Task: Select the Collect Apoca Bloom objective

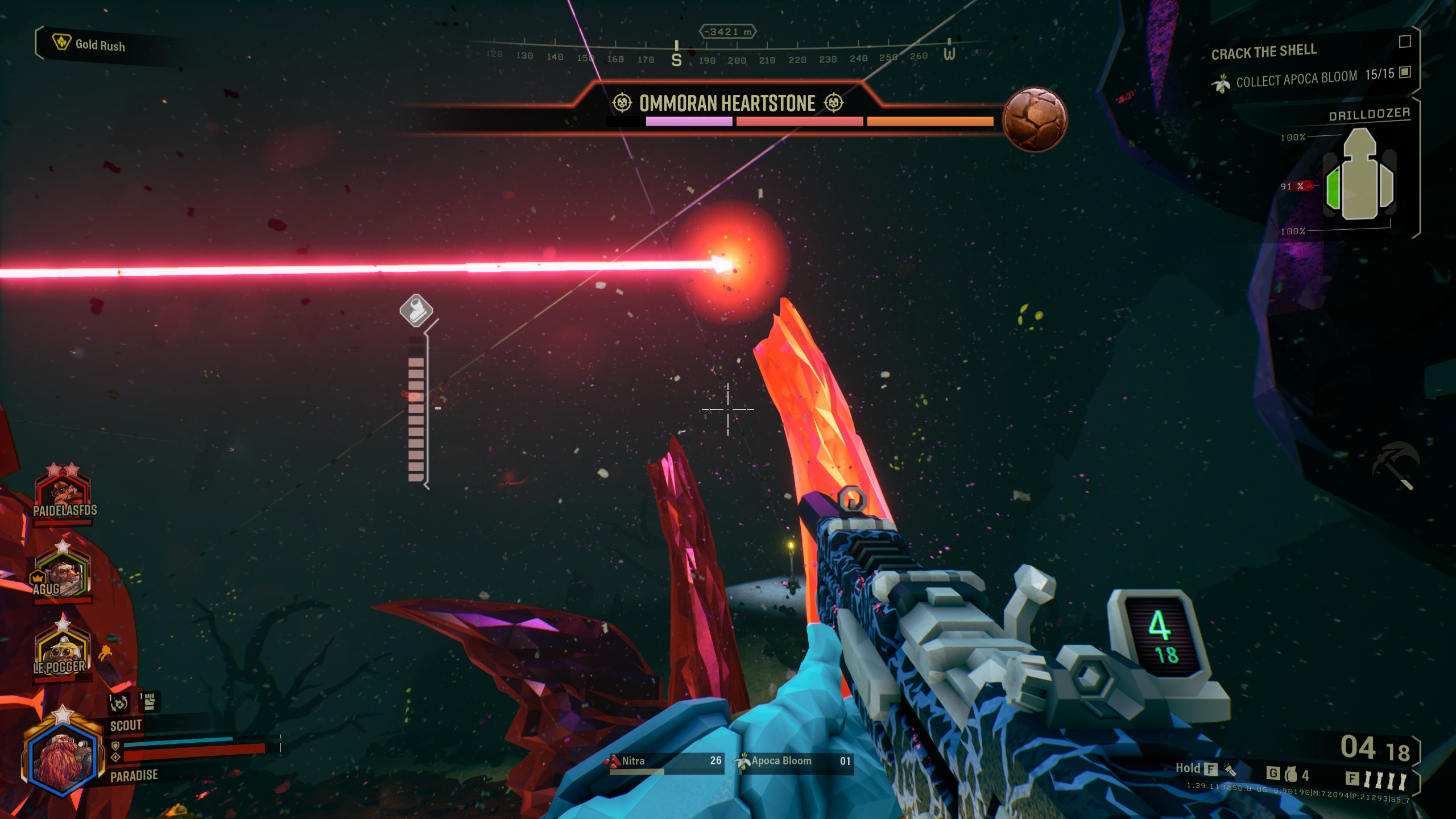Action: pyautogui.click(x=1297, y=79)
